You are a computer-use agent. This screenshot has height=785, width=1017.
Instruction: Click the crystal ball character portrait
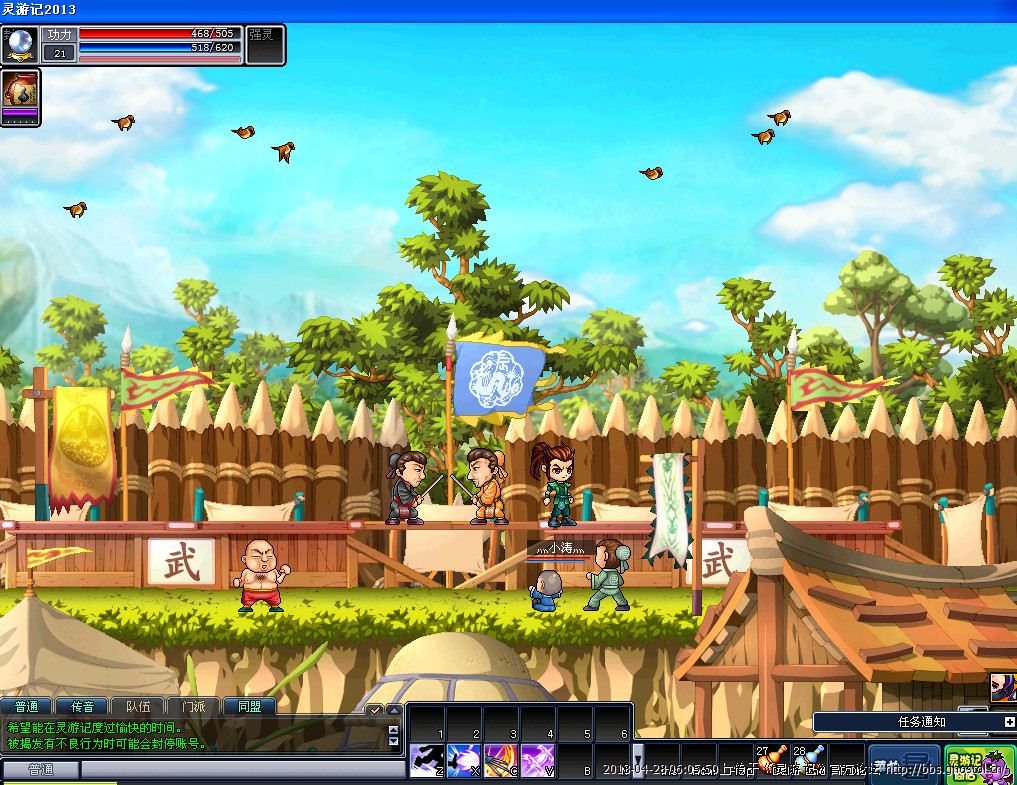click(x=21, y=45)
